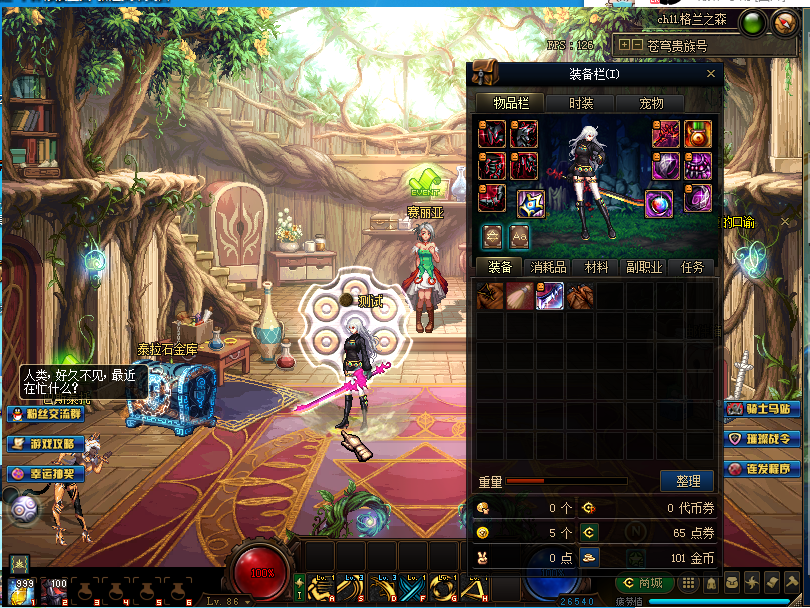Launch the 幸运抽奖 lucky draw

(47, 473)
